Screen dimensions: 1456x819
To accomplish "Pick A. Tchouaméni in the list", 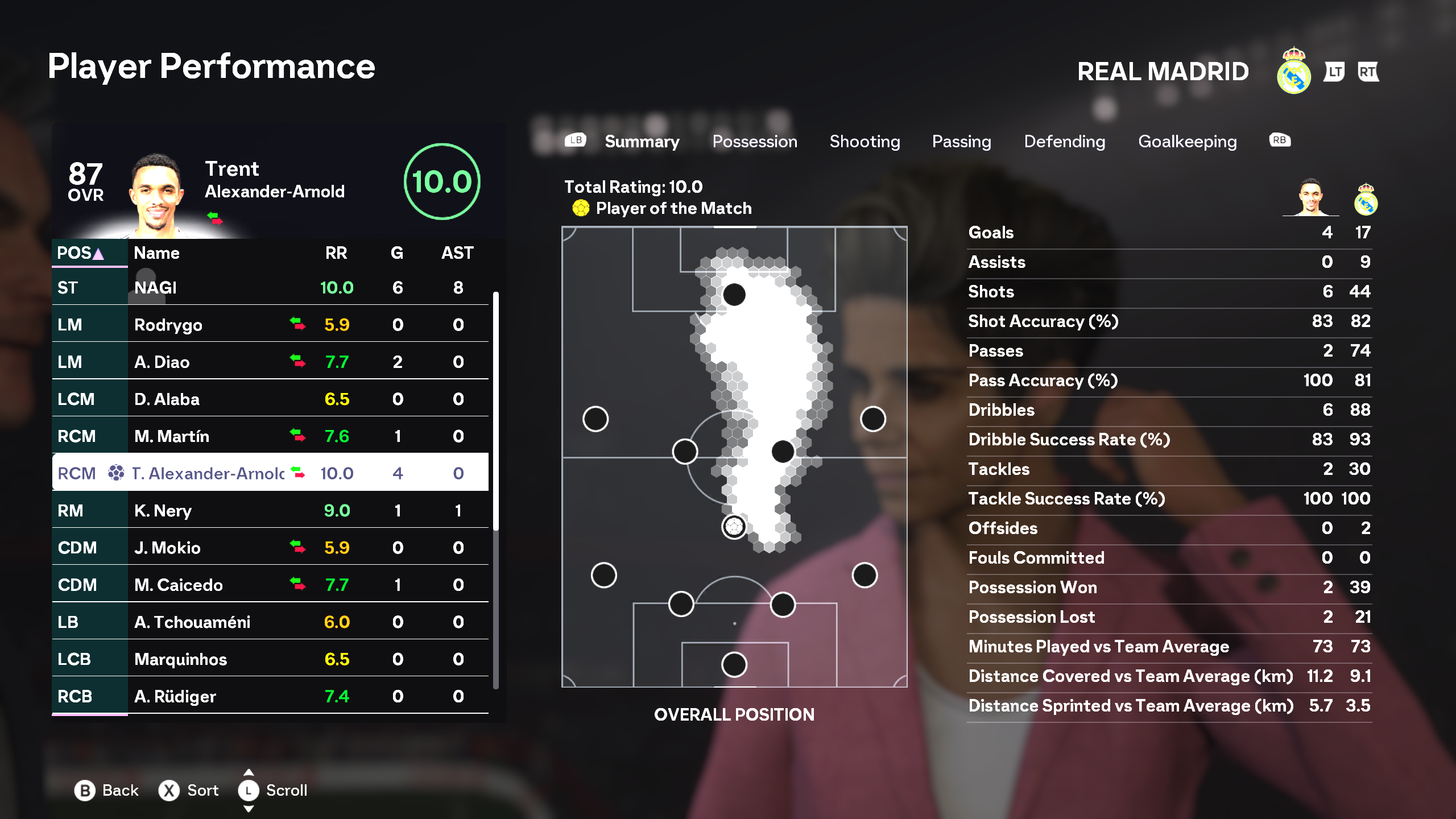I will point(270,622).
